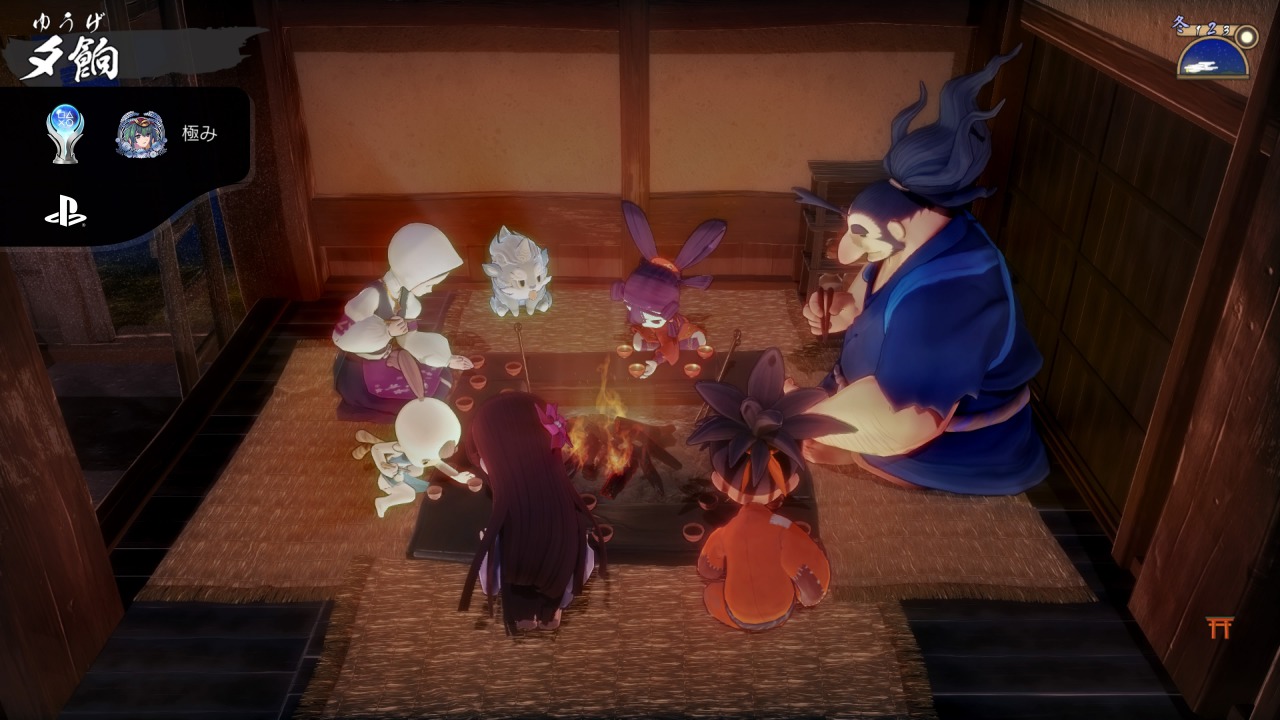Viewport: 1280px width, 720px height.
Task: Click the 冬 winter season kanji icon
Action: [x=1180, y=22]
